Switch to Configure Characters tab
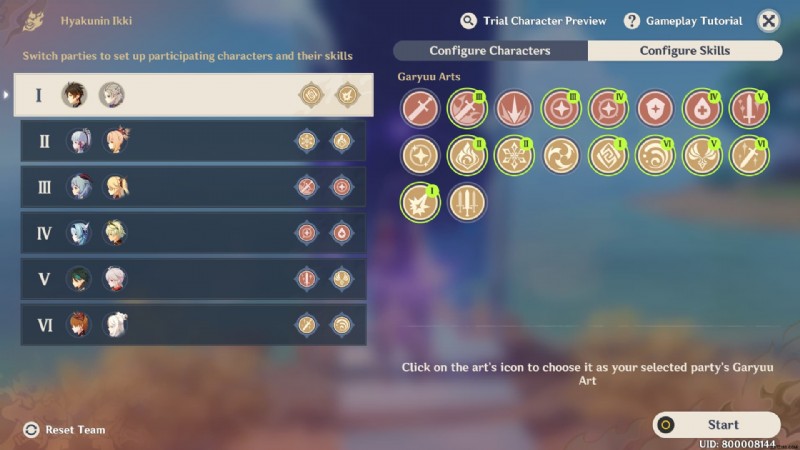 pos(490,51)
